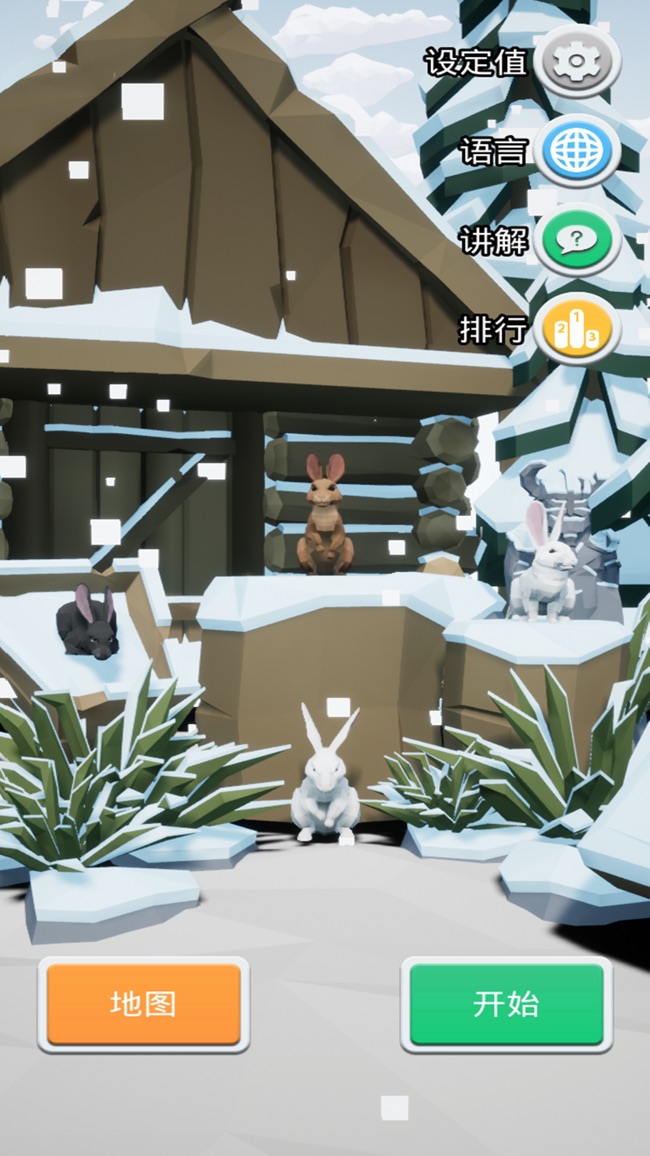Open the 设定值 settings gear button
Viewport: 650px width, 1156px height.
(x=576, y=63)
